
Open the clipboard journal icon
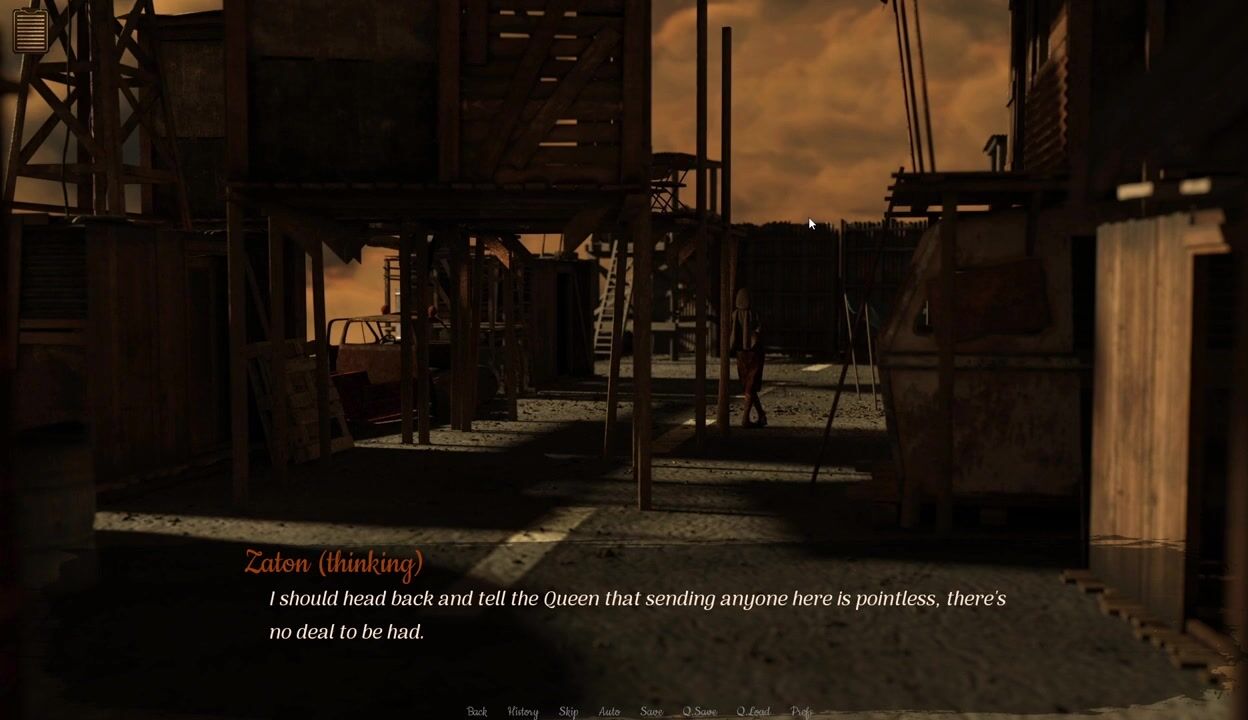tap(31, 30)
